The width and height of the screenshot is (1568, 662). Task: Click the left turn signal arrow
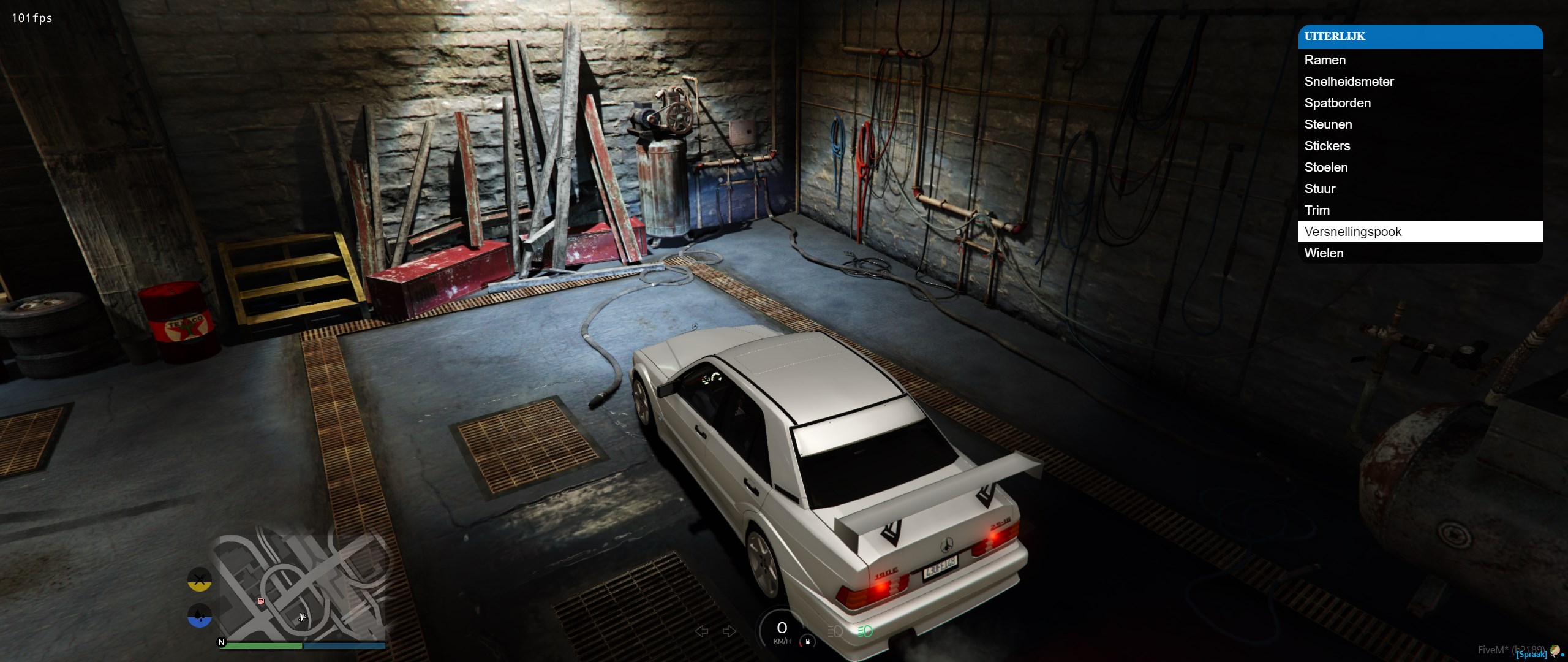(702, 631)
